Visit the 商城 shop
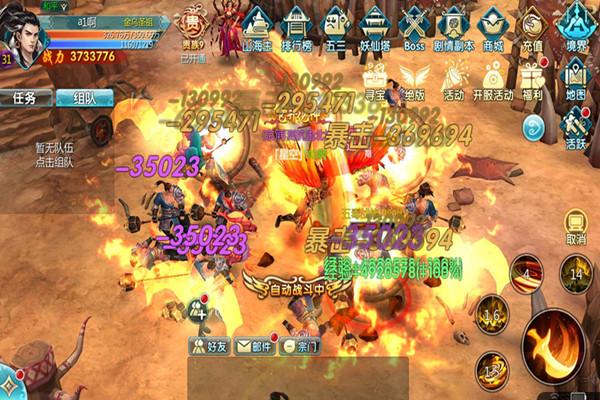The image size is (600, 400). point(492,26)
